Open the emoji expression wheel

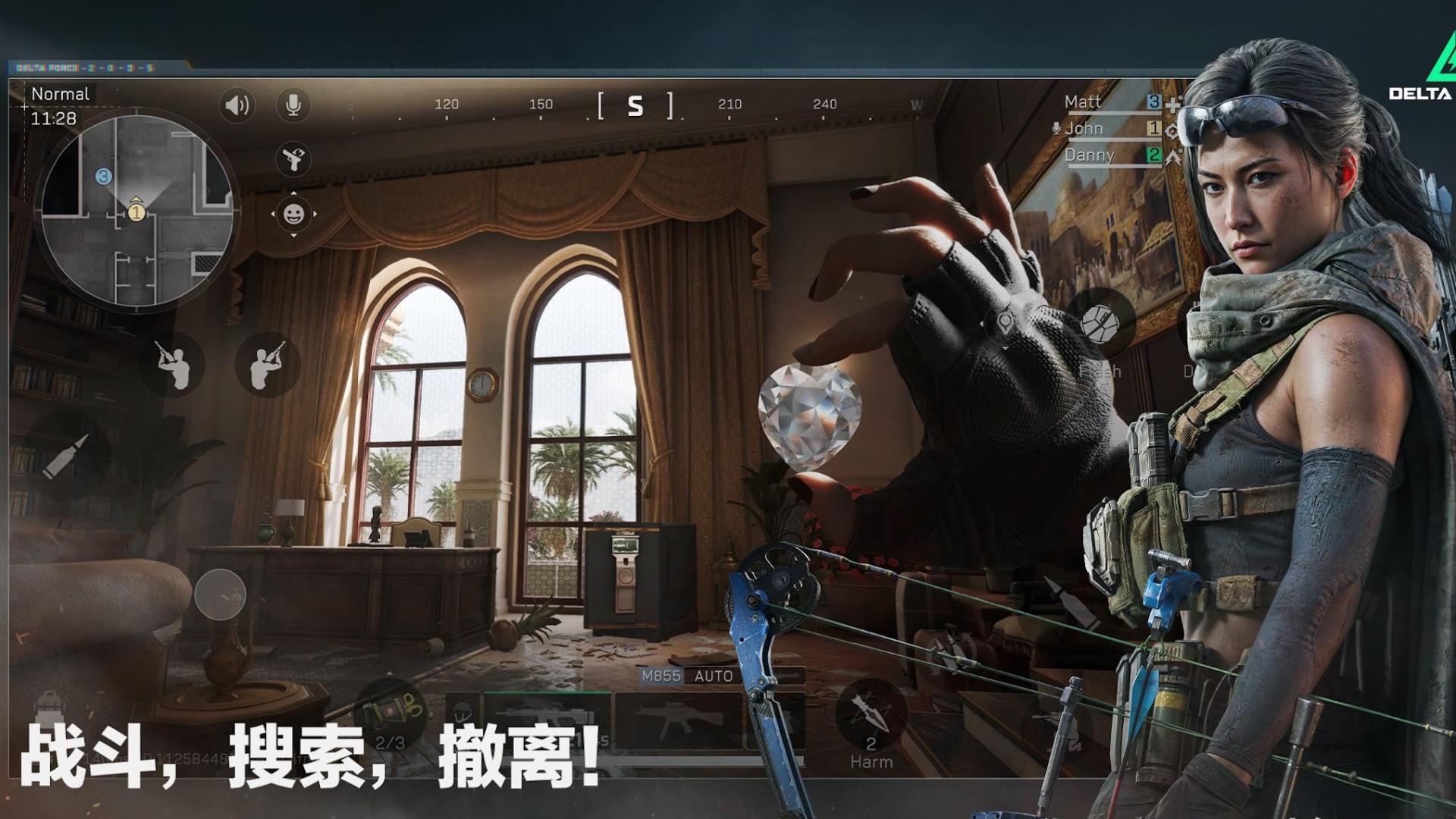coord(292,213)
